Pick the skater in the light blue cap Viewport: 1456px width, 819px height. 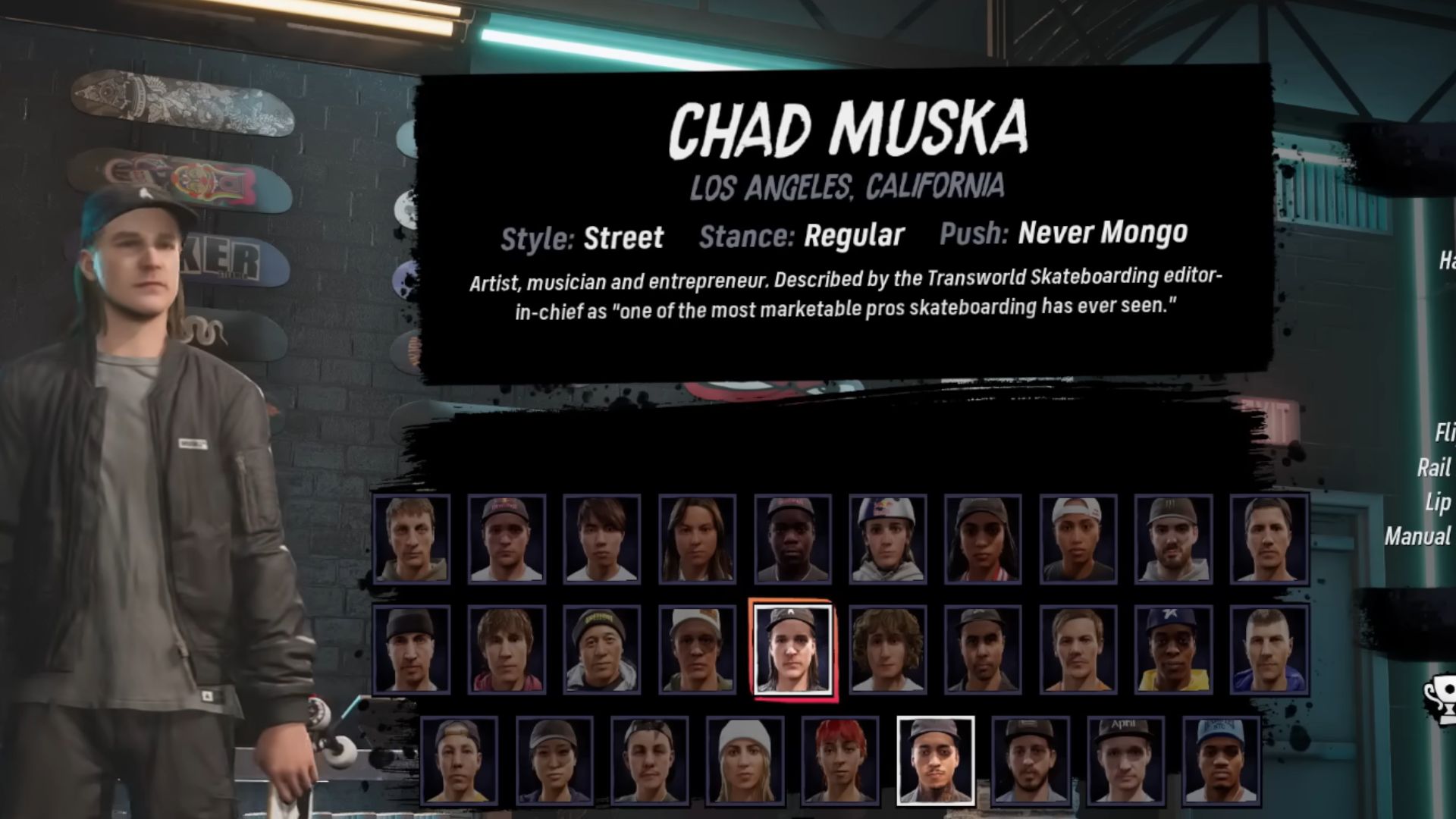[1221, 760]
